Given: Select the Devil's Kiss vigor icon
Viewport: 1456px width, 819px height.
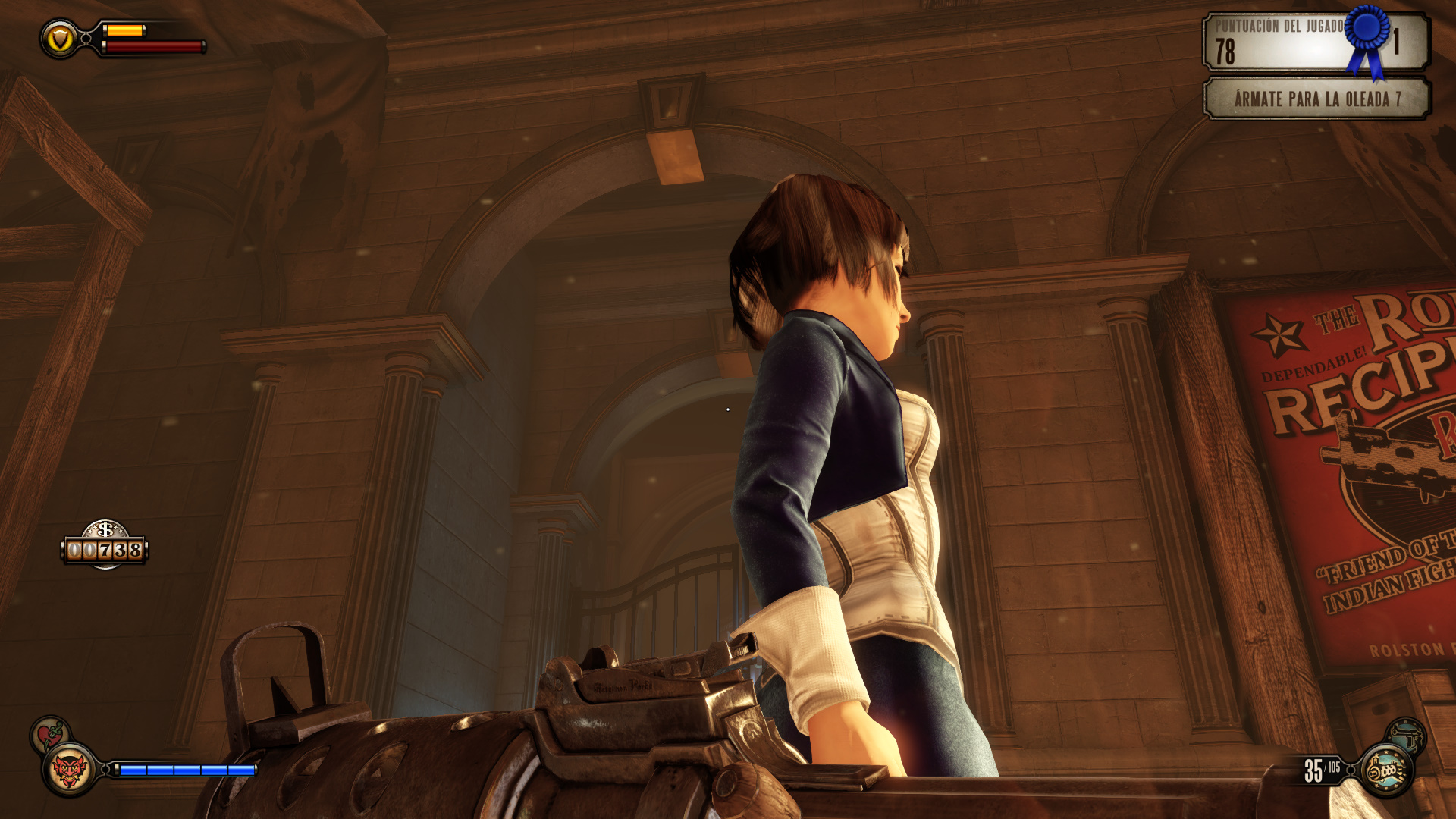Looking at the screenshot, I should pyautogui.click(x=69, y=770).
